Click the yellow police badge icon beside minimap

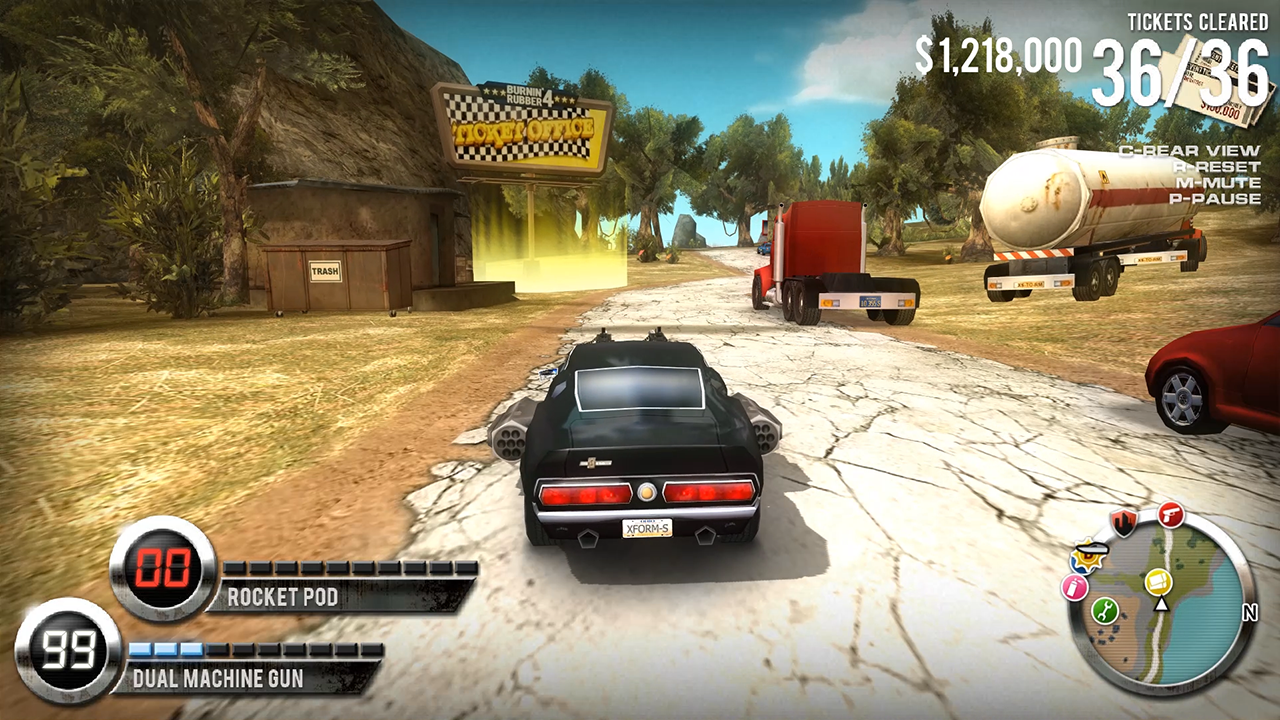pos(1087,556)
